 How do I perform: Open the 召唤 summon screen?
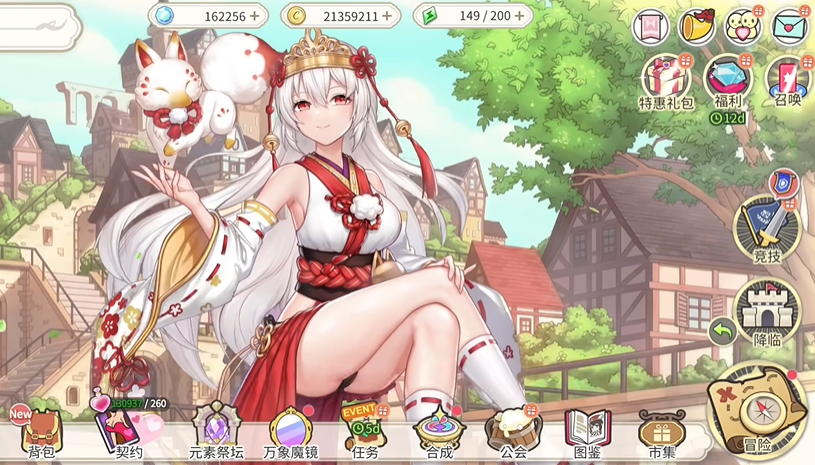[786, 80]
